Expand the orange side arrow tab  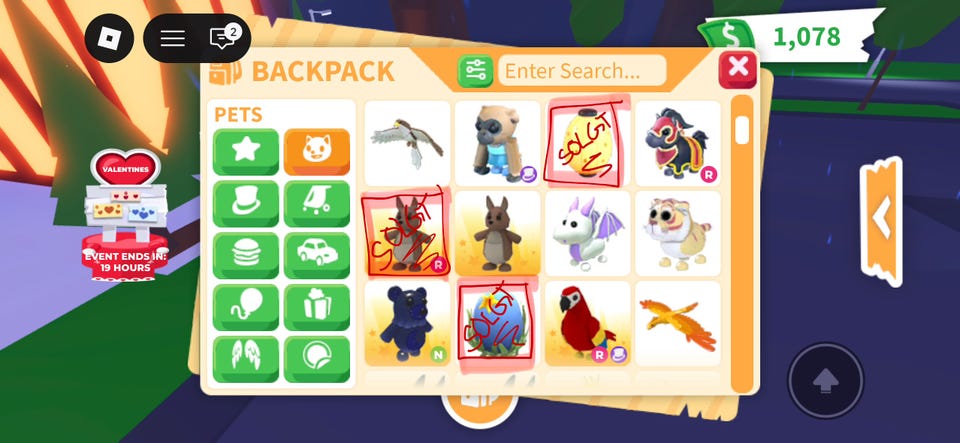(x=881, y=219)
